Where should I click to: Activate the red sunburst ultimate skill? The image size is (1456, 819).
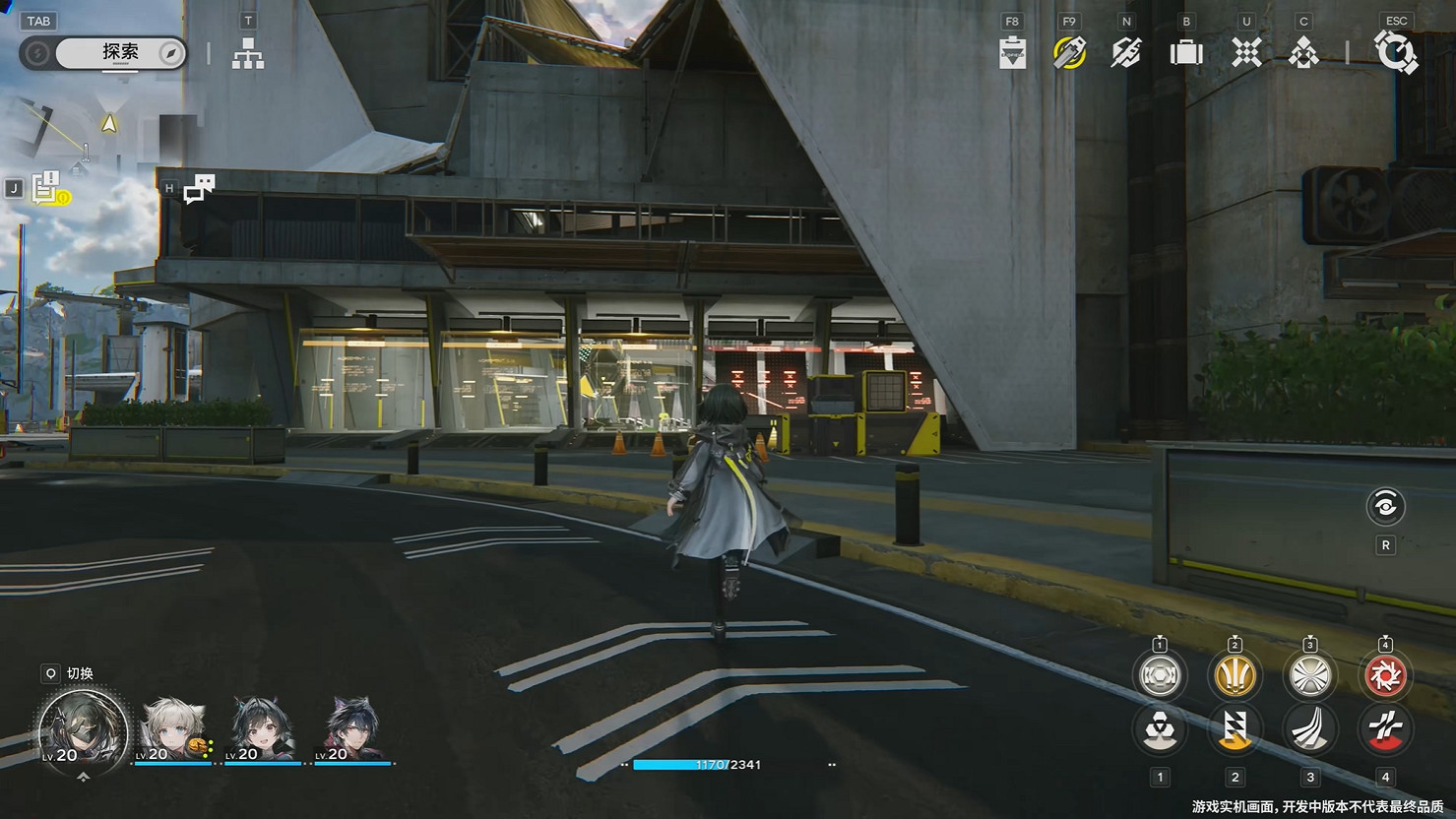click(x=1385, y=675)
